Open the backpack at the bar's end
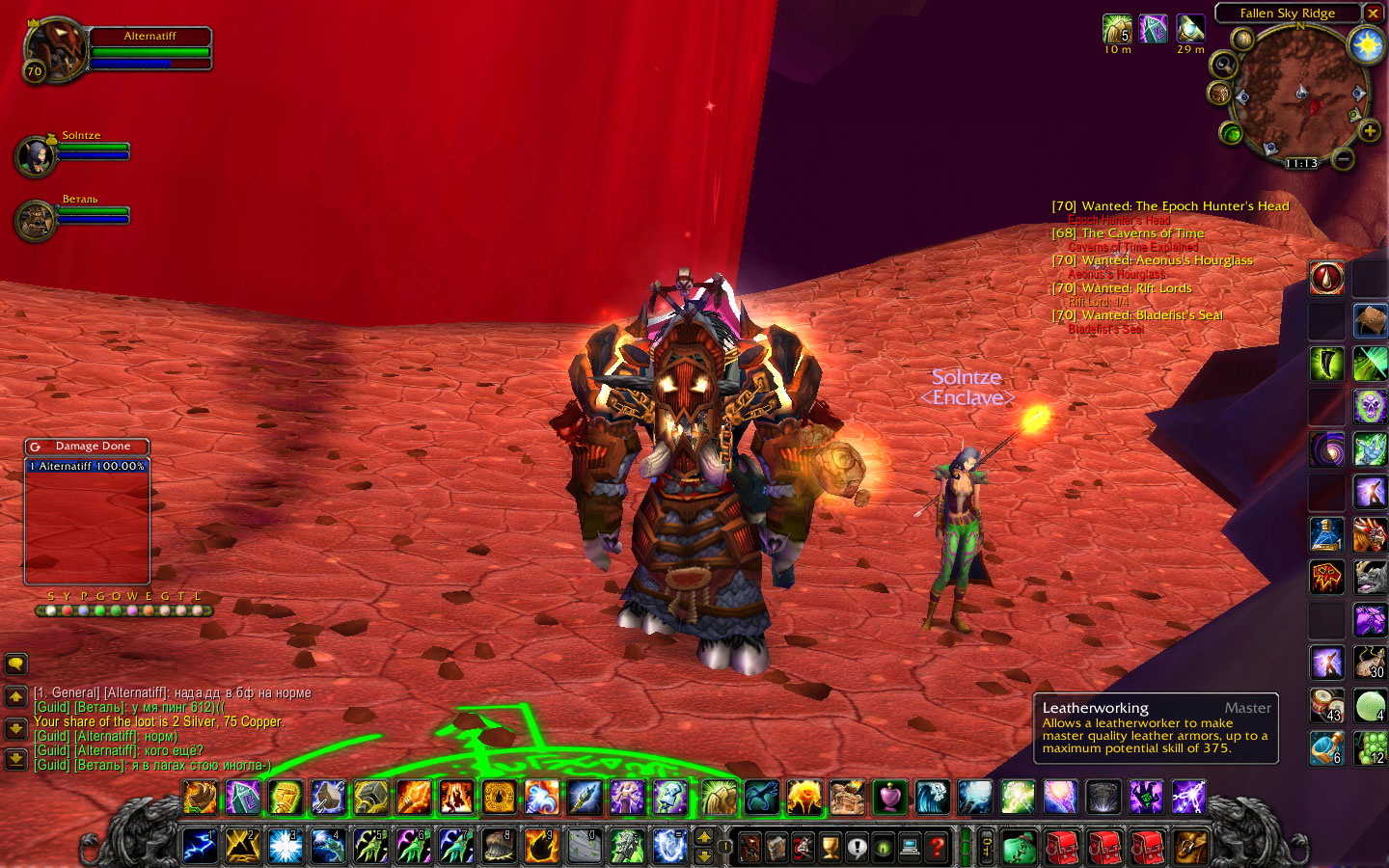This screenshot has width=1389, height=868. pyautogui.click(x=1190, y=848)
